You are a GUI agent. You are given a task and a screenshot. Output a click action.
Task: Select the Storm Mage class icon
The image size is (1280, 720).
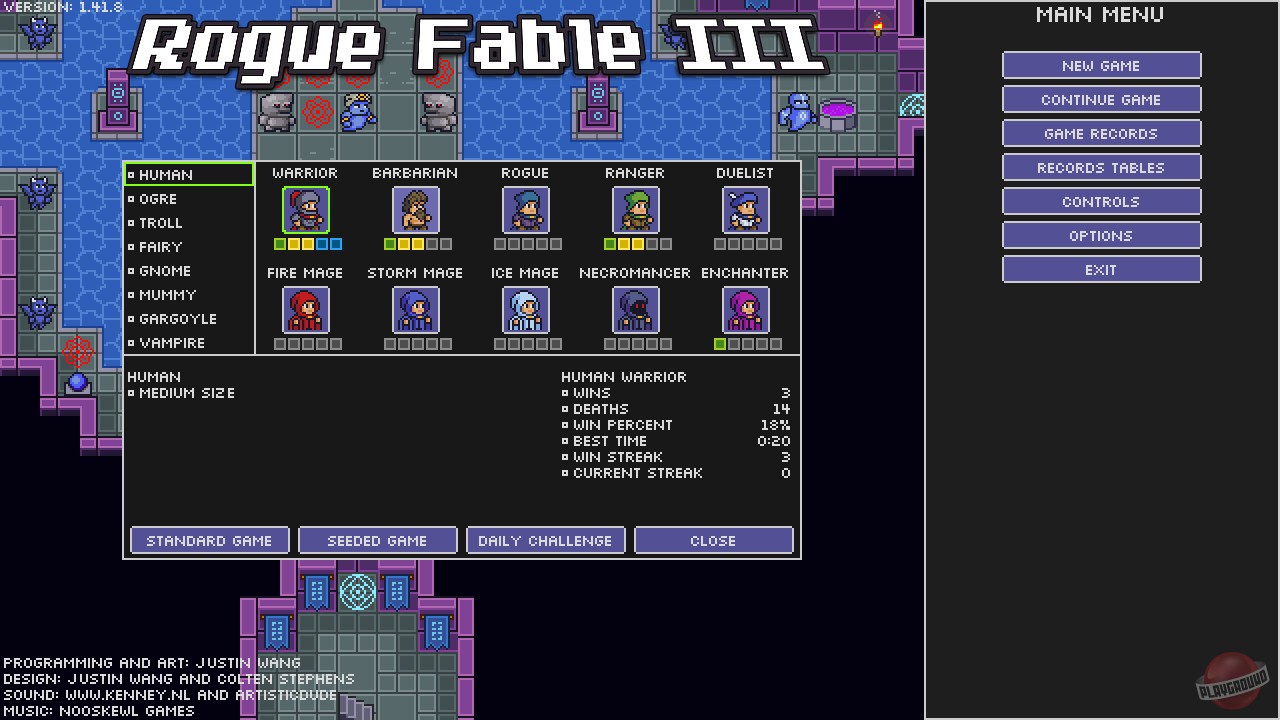(415, 310)
